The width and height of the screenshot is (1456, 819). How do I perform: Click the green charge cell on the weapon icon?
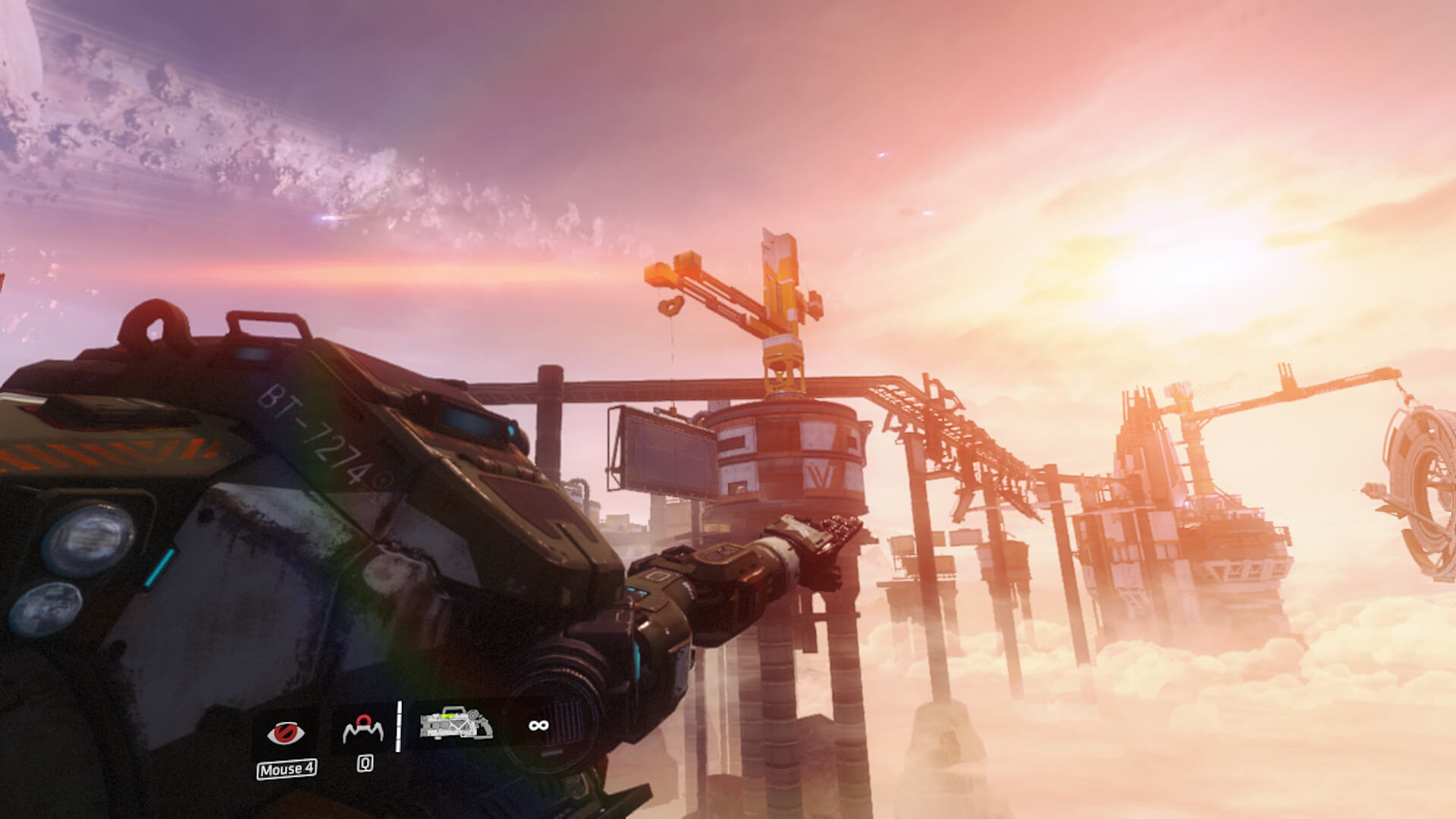pos(447,717)
